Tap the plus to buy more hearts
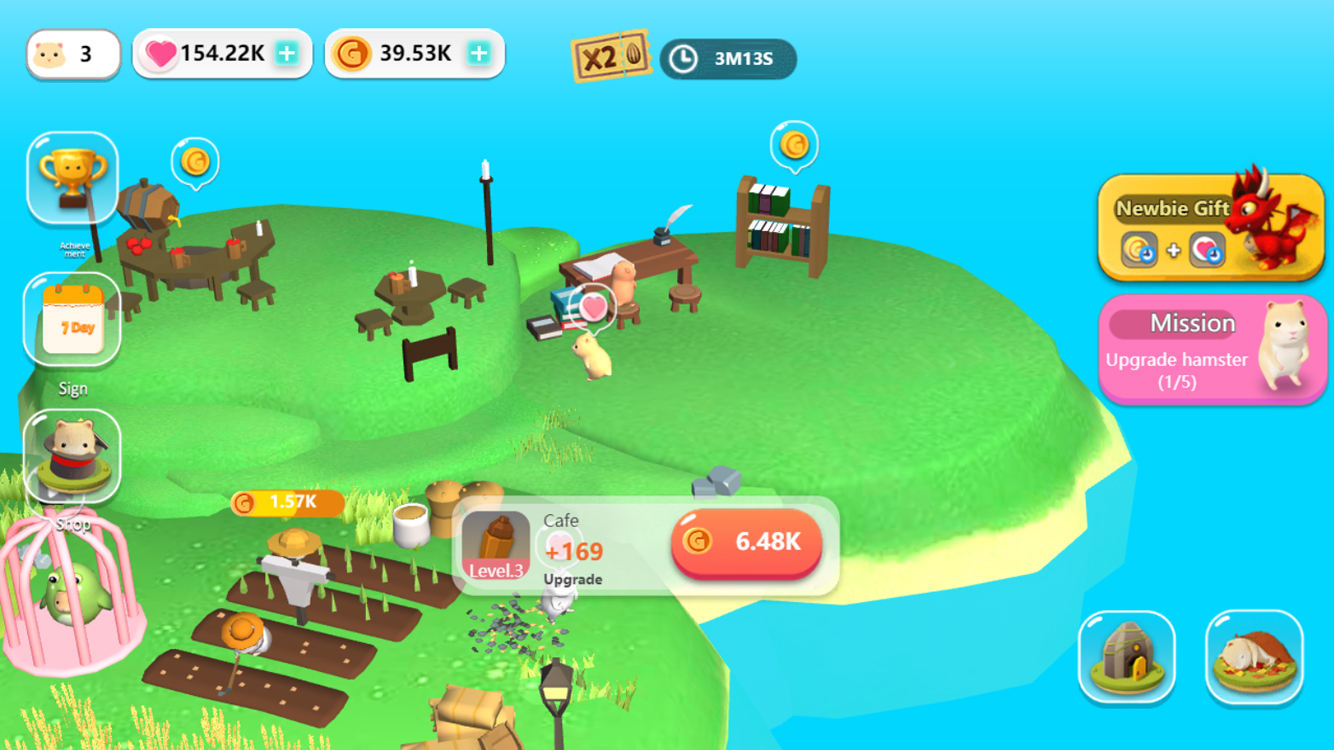This screenshot has height=750, width=1334. tap(288, 52)
